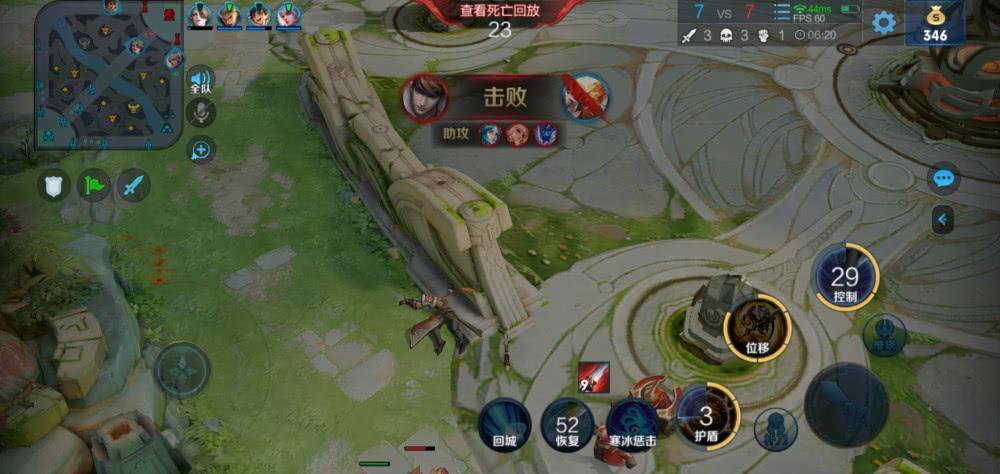Image resolution: width=1000 pixels, height=474 pixels.
Task: Toggle the 全队 team voice speaker
Action: (x=201, y=80)
